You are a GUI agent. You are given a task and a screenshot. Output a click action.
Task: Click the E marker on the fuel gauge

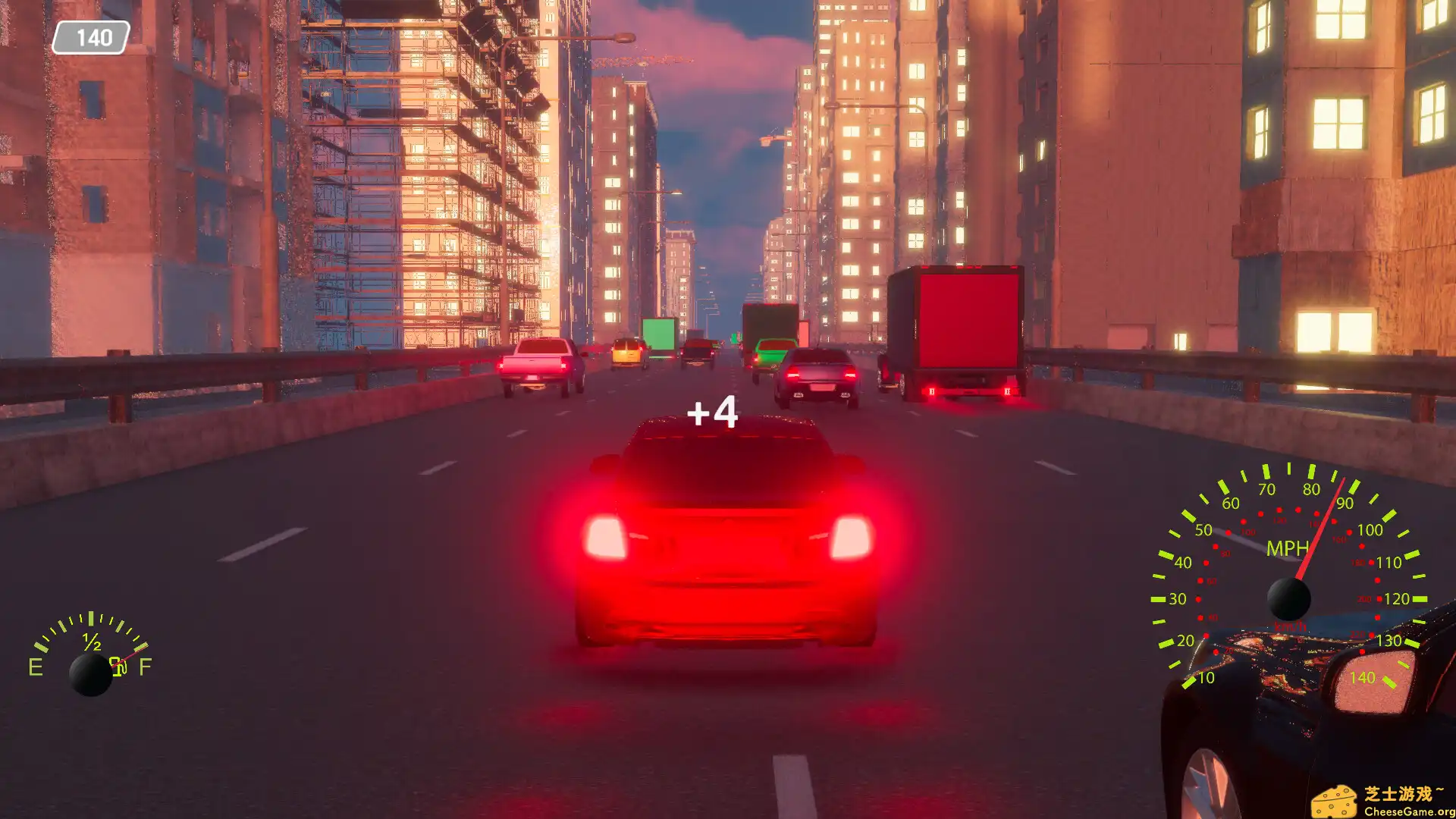point(36,666)
